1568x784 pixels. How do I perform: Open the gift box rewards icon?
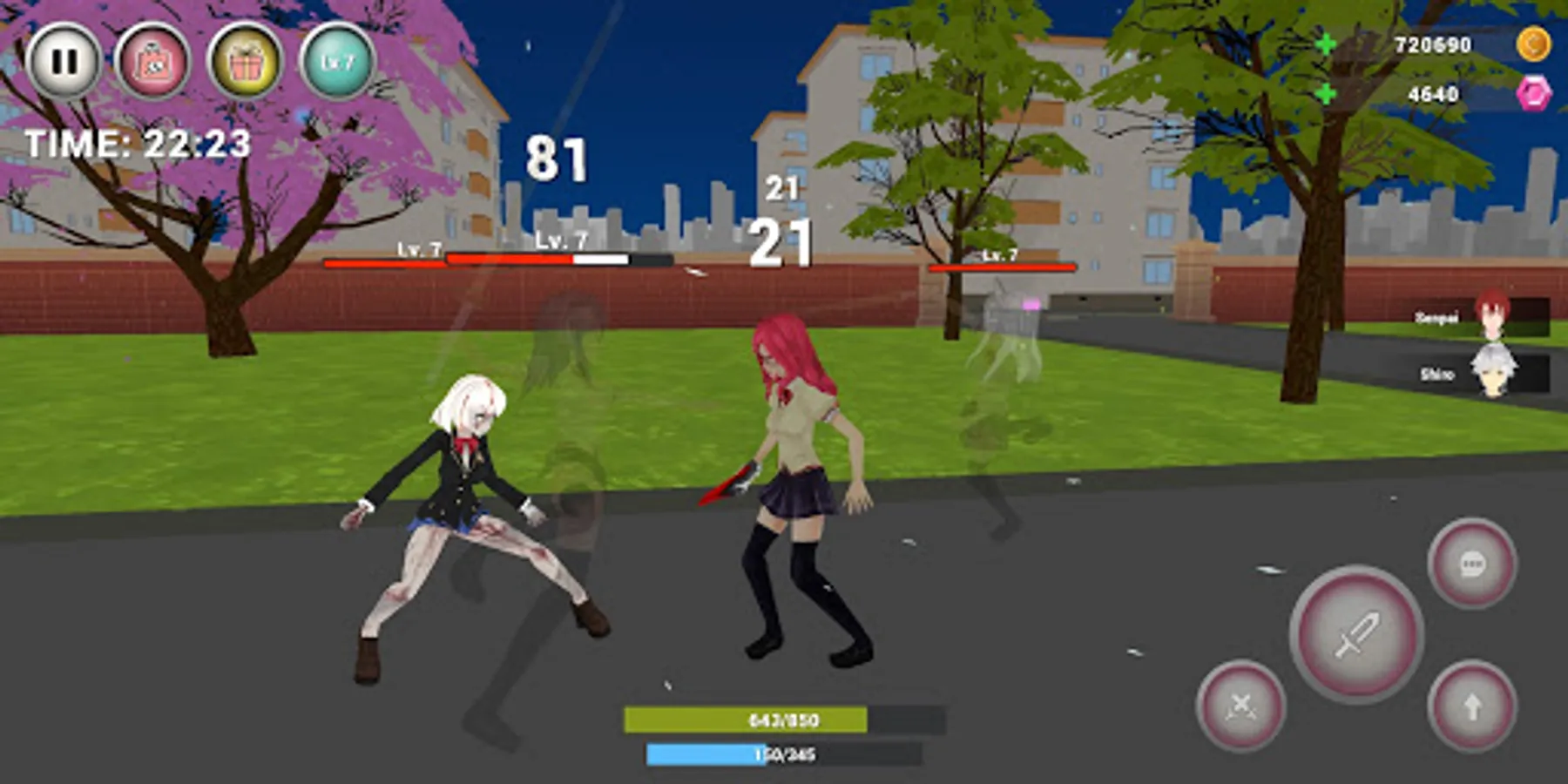[x=251, y=59]
